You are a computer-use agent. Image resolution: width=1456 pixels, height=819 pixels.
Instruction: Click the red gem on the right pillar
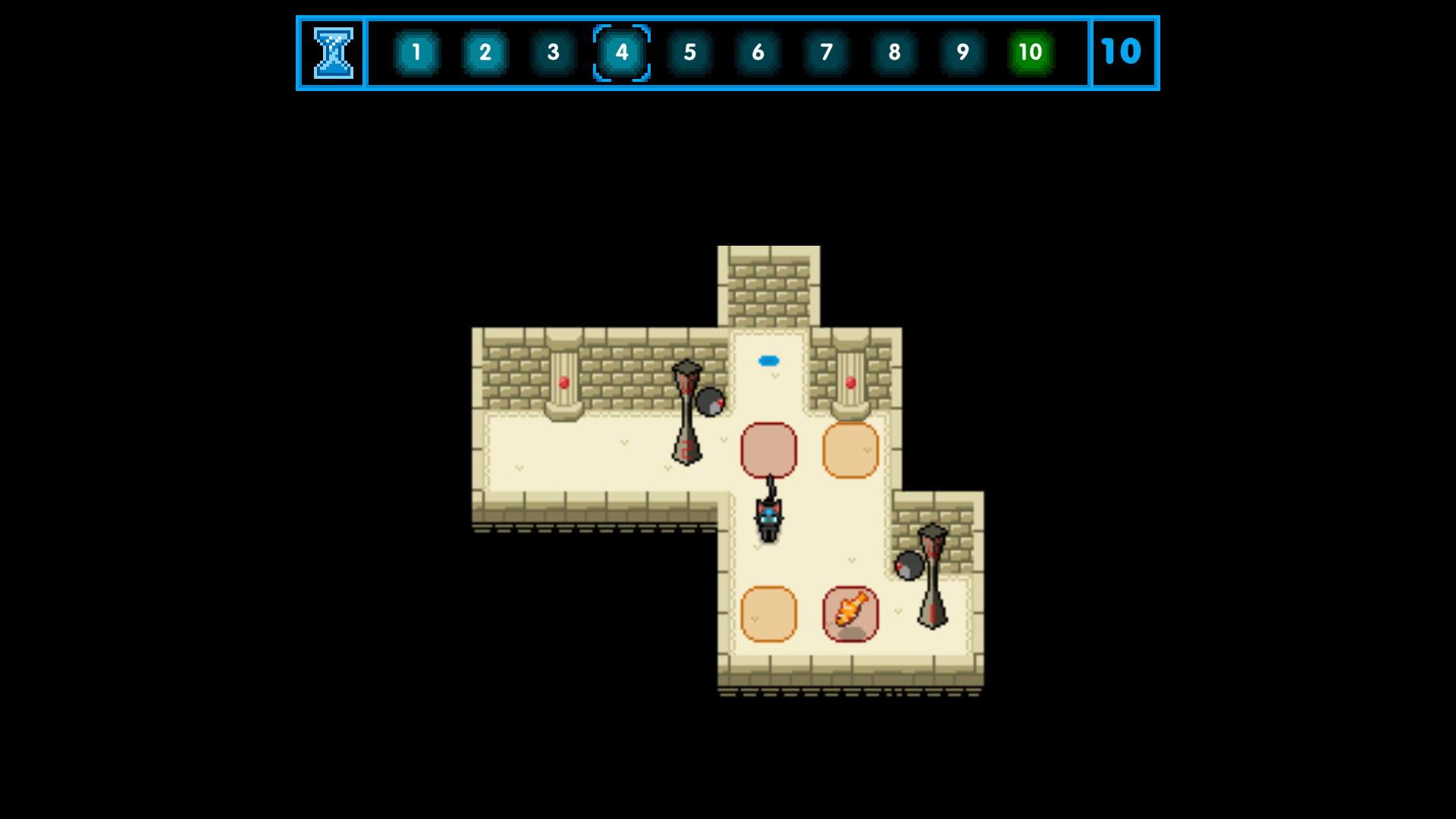851,382
